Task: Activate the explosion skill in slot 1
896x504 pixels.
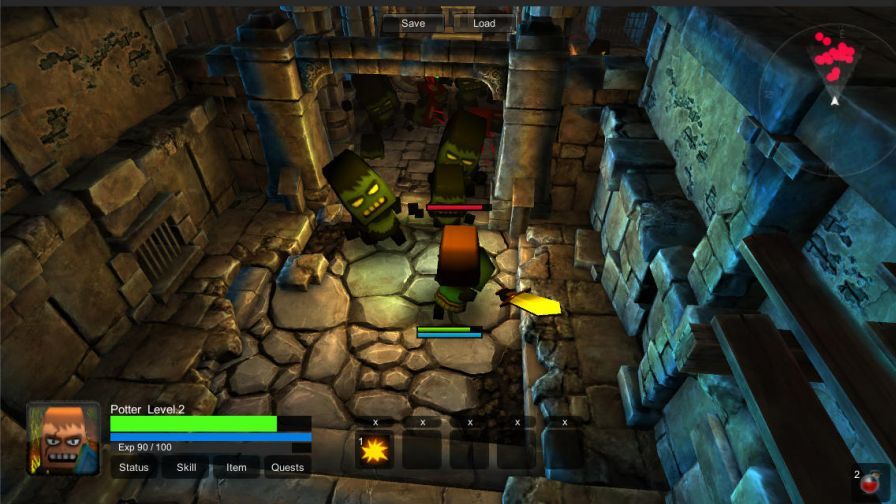Action: coord(375,451)
